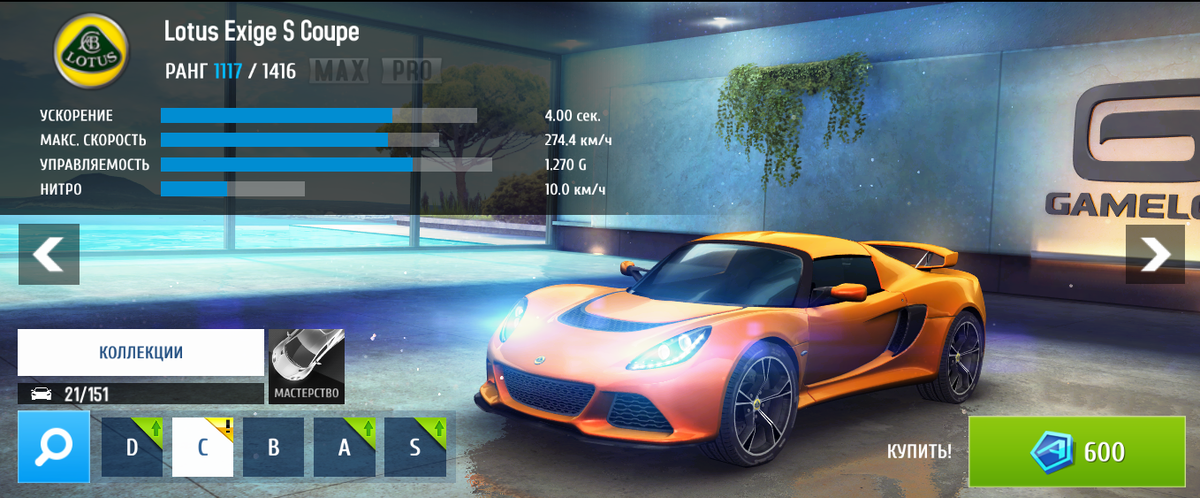Choose the class B car category

click(x=273, y=447)
